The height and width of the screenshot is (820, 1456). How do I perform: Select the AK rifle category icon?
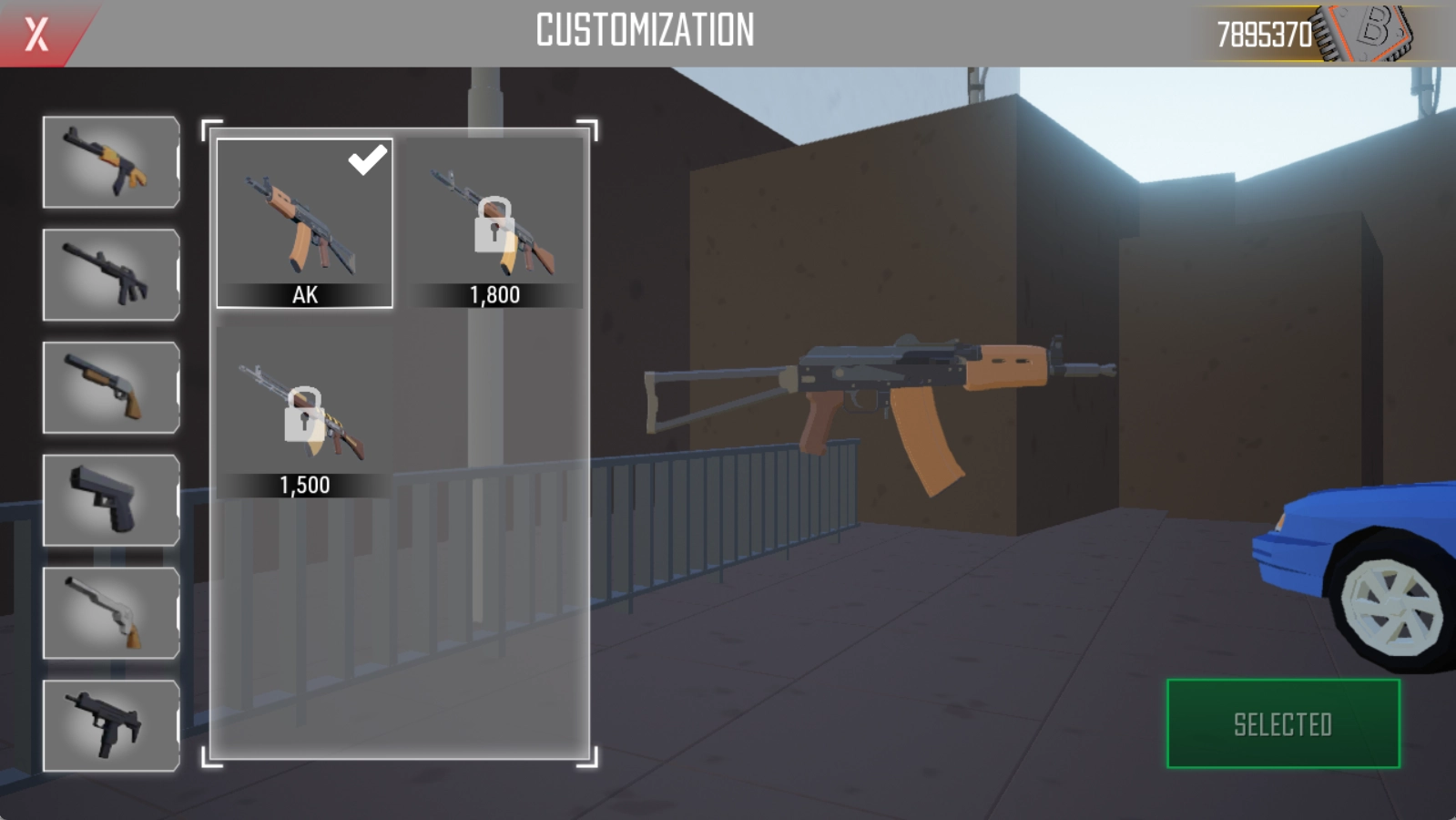pos(109,162)
